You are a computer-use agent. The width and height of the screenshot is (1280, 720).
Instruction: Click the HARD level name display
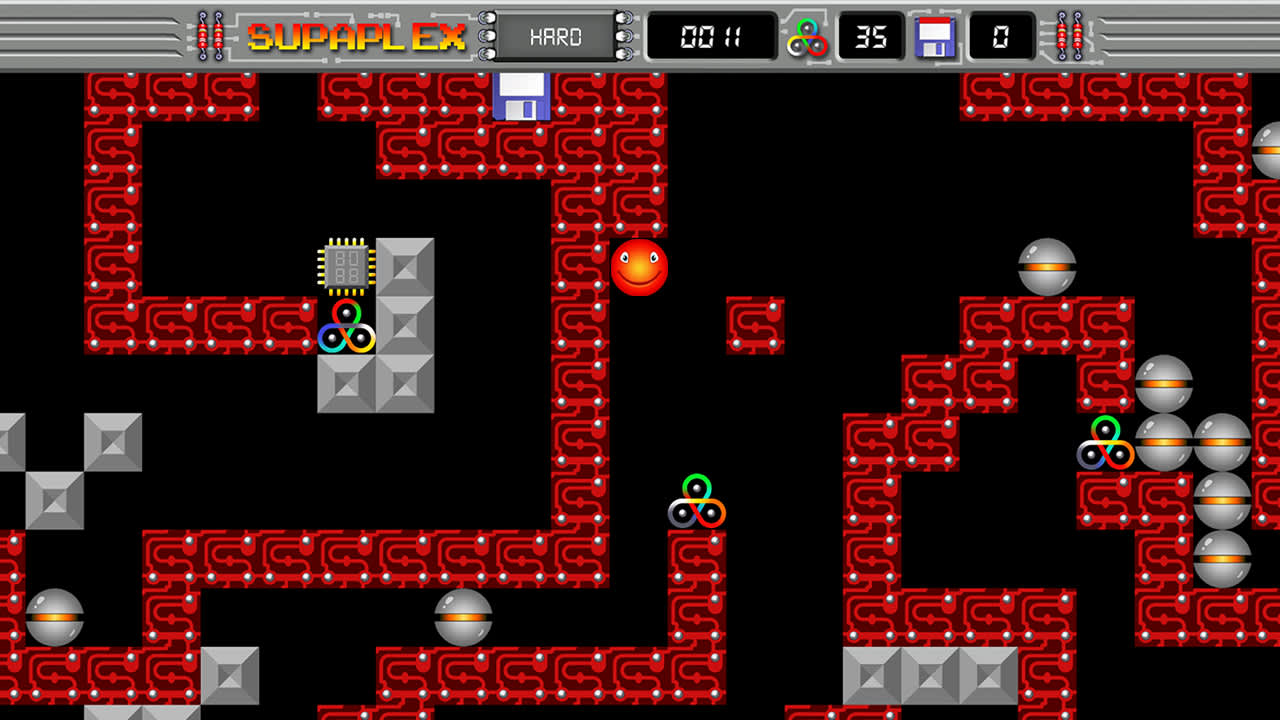pyautogui.click(x=555, y=38)
